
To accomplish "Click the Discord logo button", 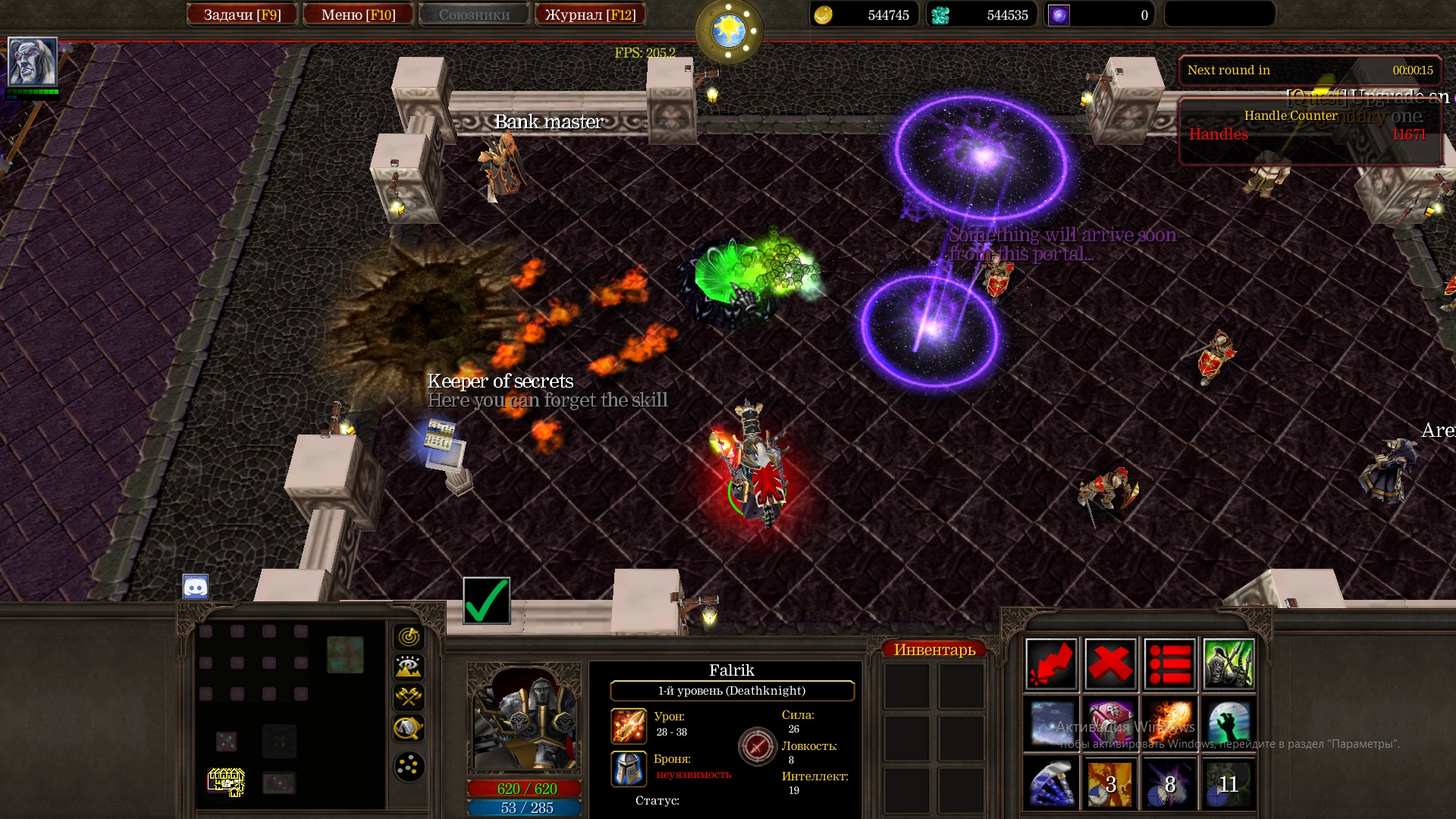I will tap(196, 586).
